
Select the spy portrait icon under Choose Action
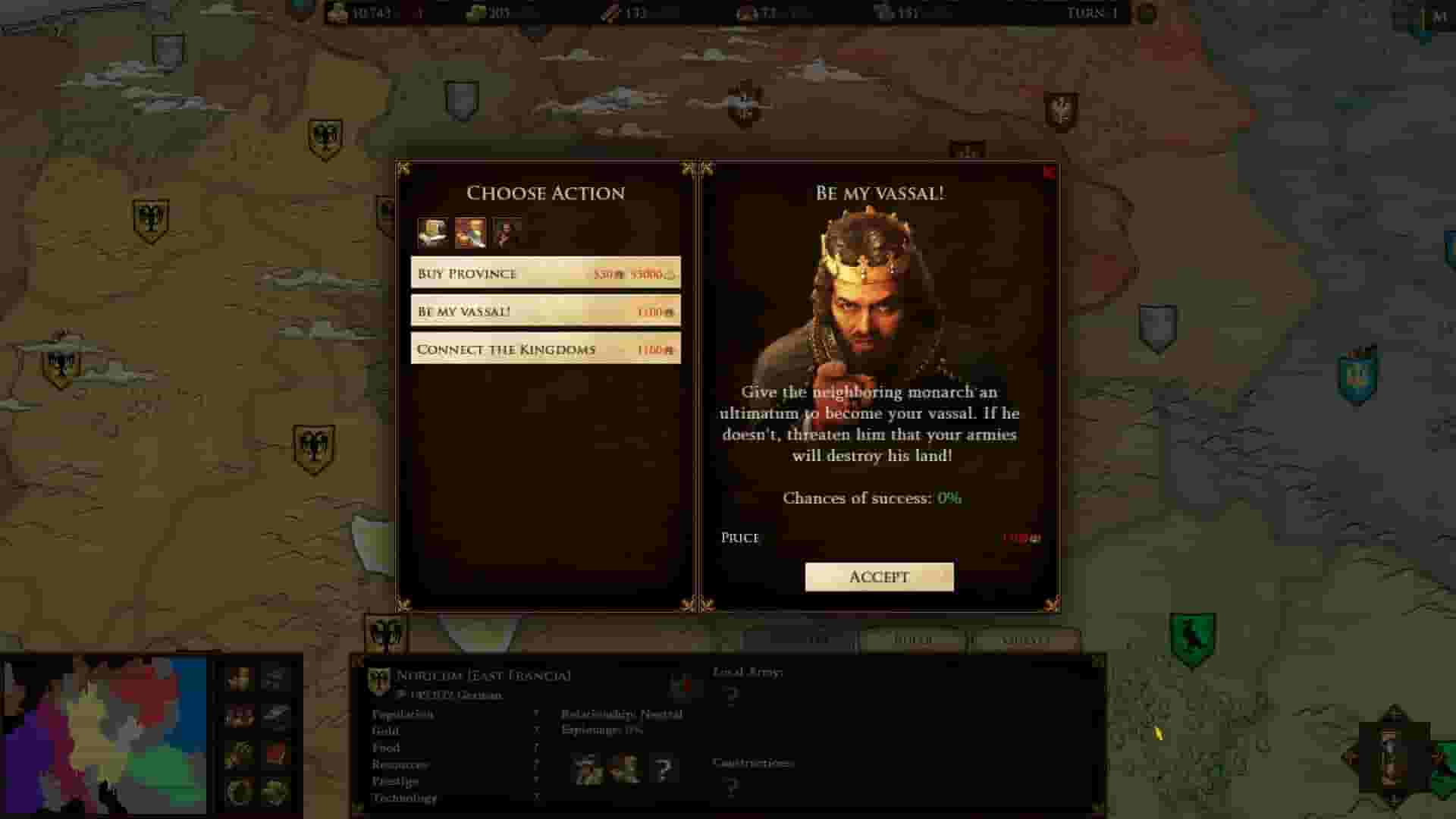pyautogui.click(x=507, y=231)
